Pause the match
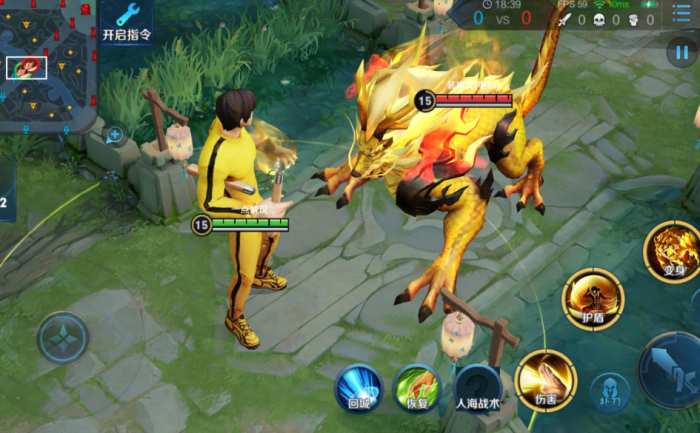700x433 pixels. 680,52
